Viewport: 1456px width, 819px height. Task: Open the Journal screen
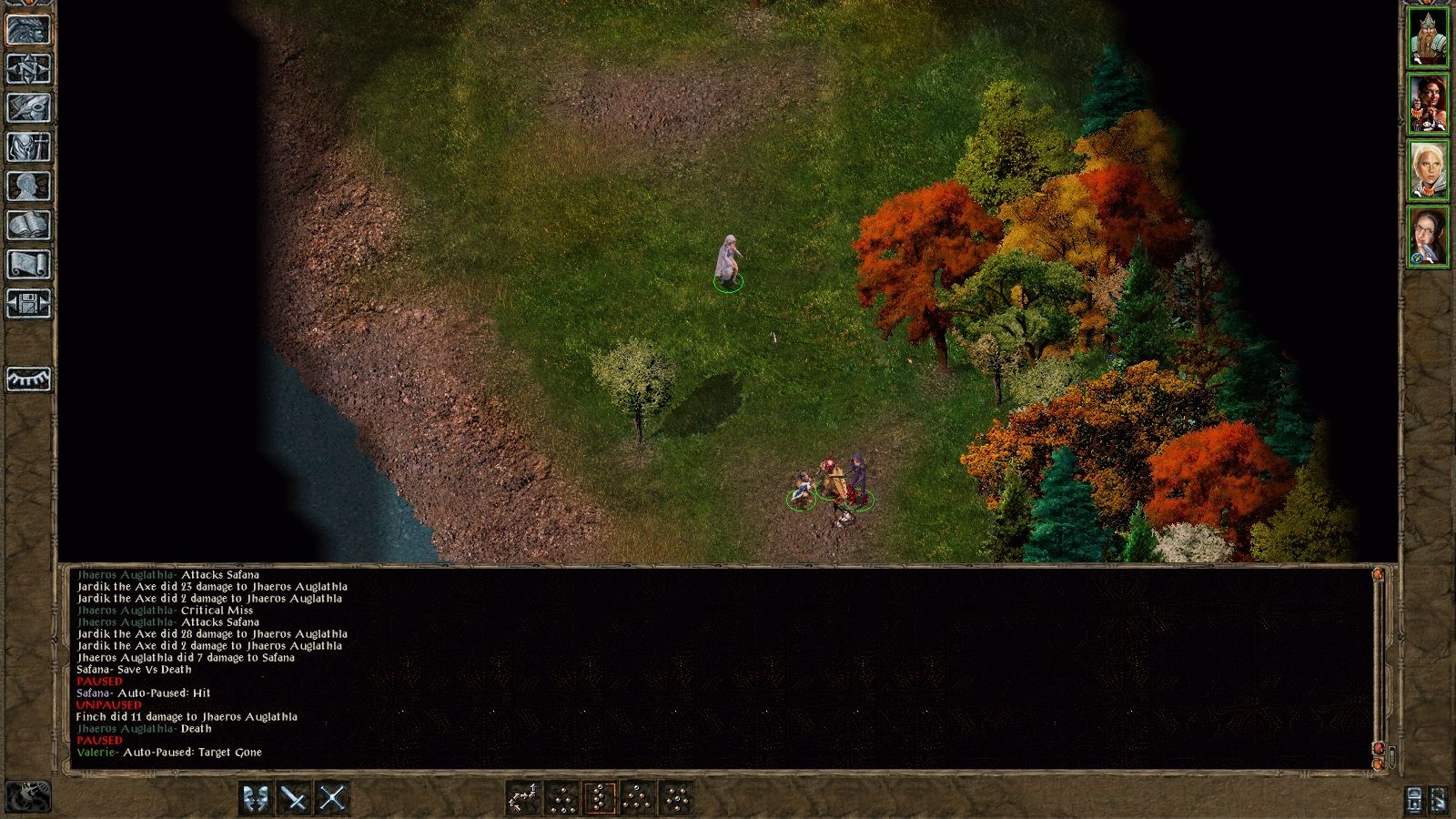pos(25,108)
